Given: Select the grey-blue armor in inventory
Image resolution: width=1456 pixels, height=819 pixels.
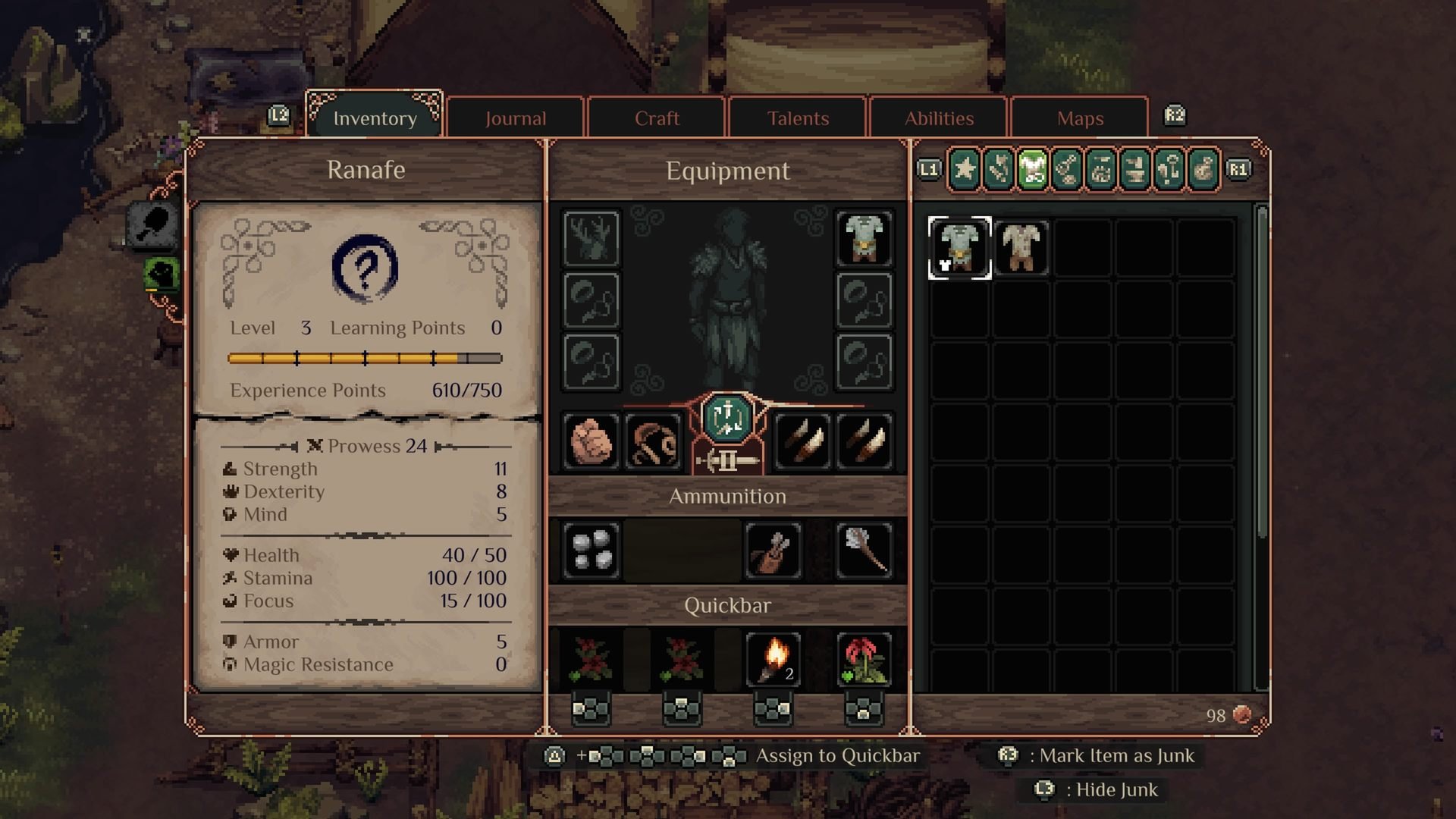Looking at the screenshot, I should point(959,248).
